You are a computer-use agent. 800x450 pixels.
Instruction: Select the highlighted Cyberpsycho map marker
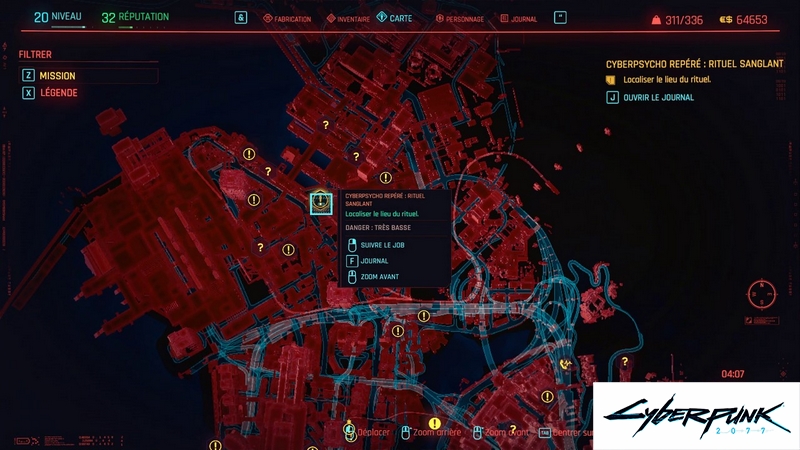pos(320,202)
